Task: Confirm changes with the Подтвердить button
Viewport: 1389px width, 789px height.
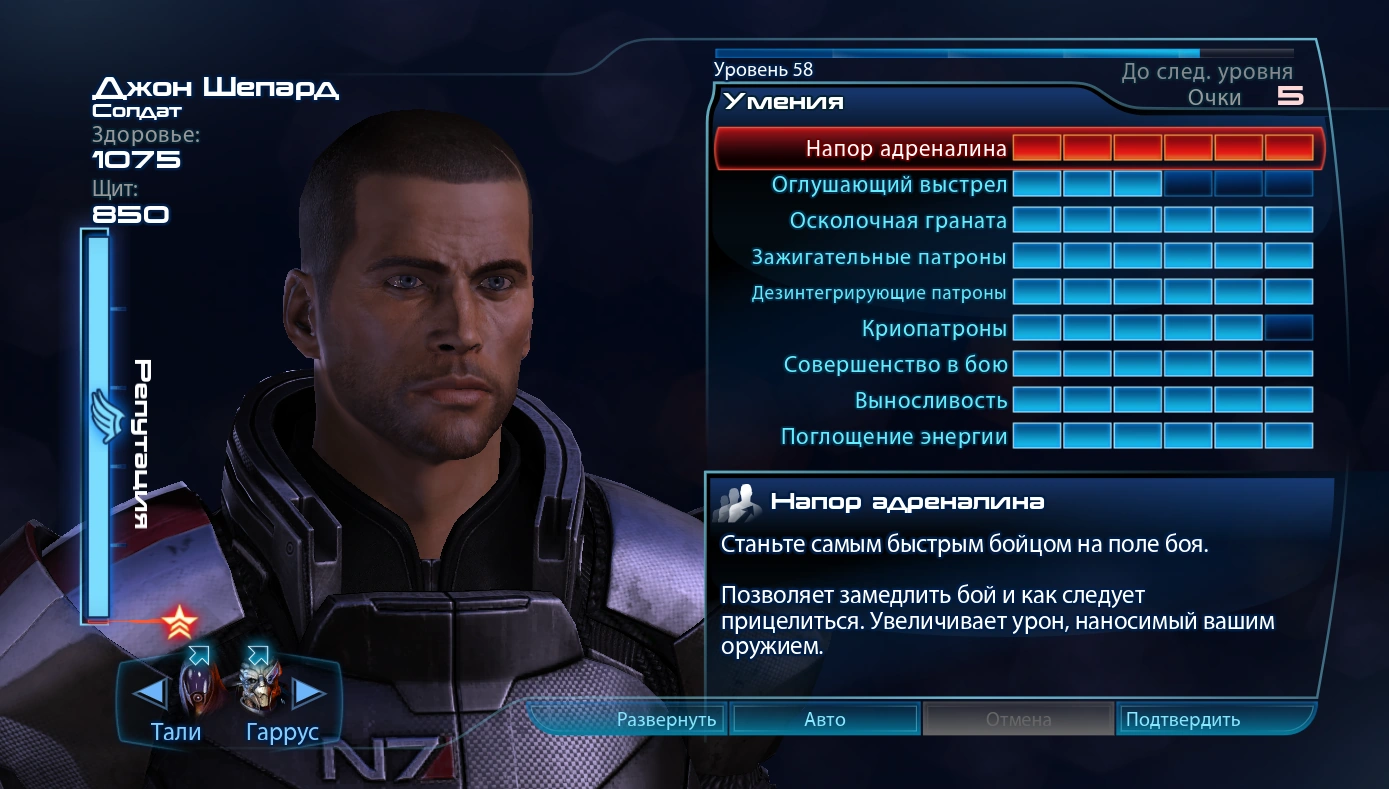Action: pyautogui.click(x=1183, y=719)
